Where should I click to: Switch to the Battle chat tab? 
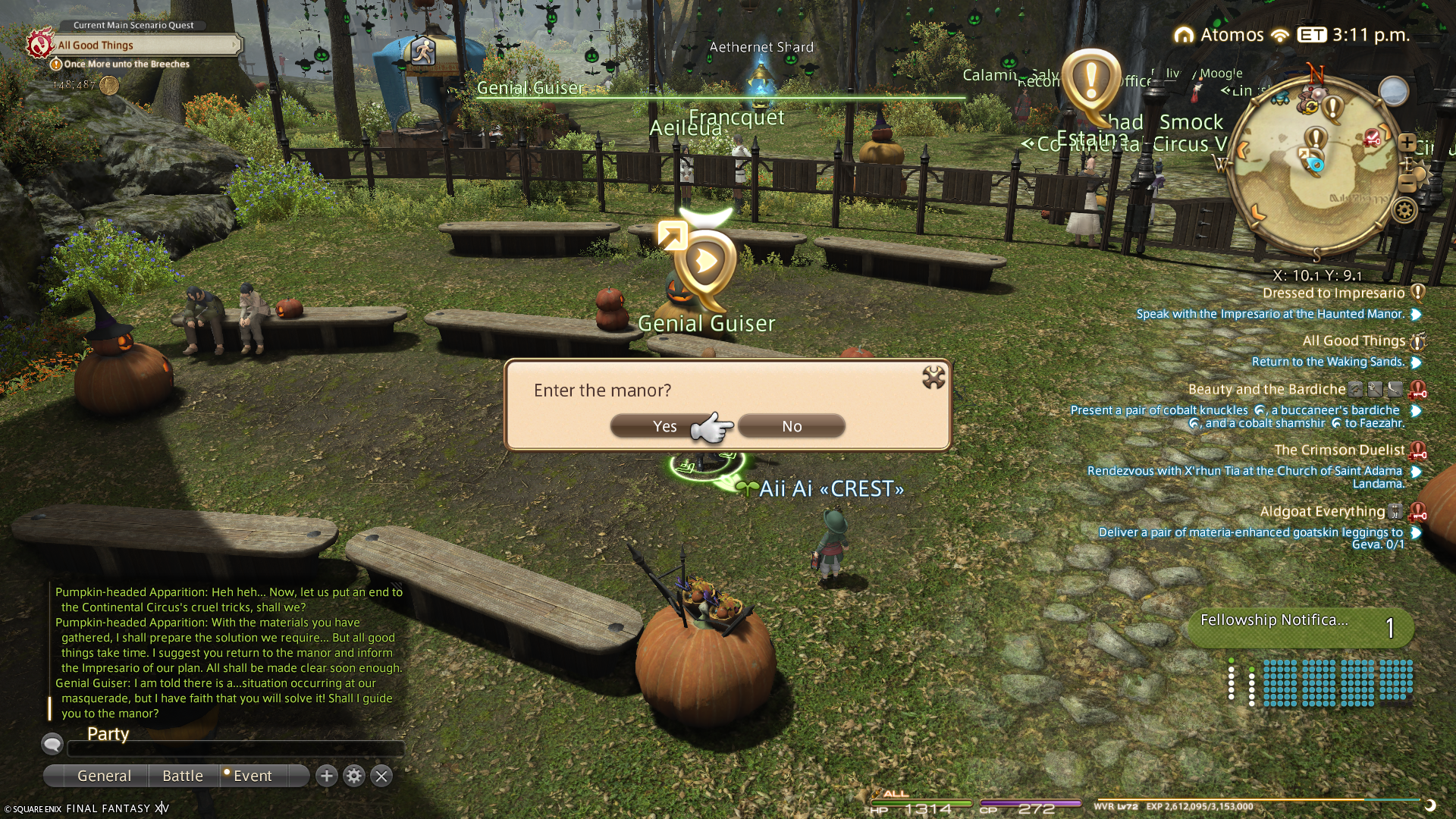[183, 776]
